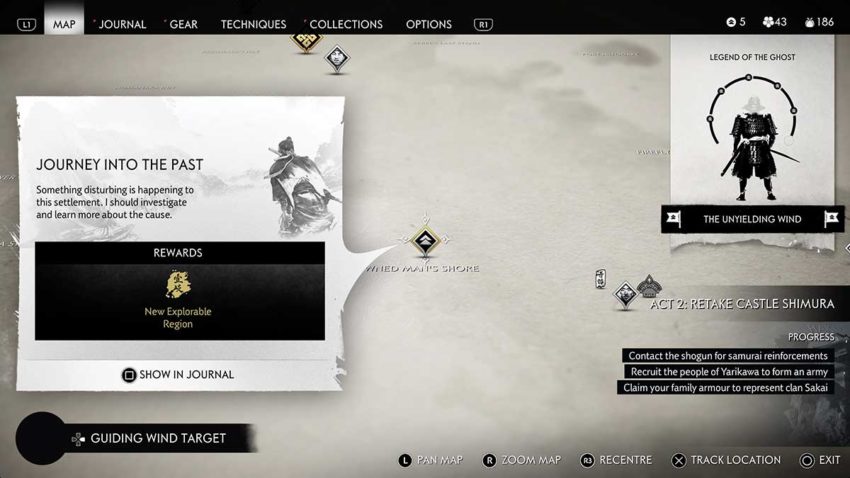Switch to the Map tab
Screen dimensions: 850x478
click(64, 24)
